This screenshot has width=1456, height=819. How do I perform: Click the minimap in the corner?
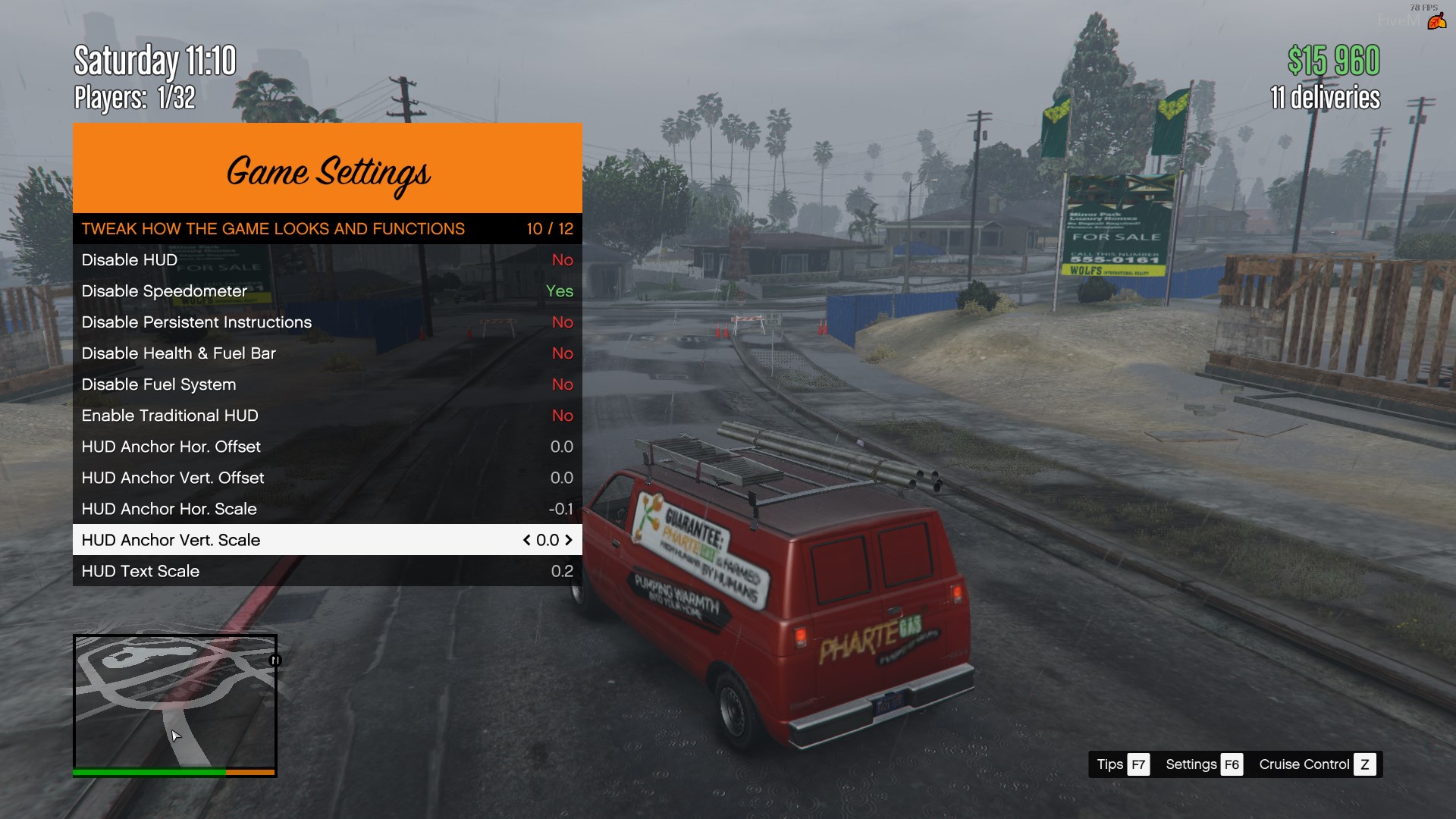pyautogui.click(x=174, y=701)
